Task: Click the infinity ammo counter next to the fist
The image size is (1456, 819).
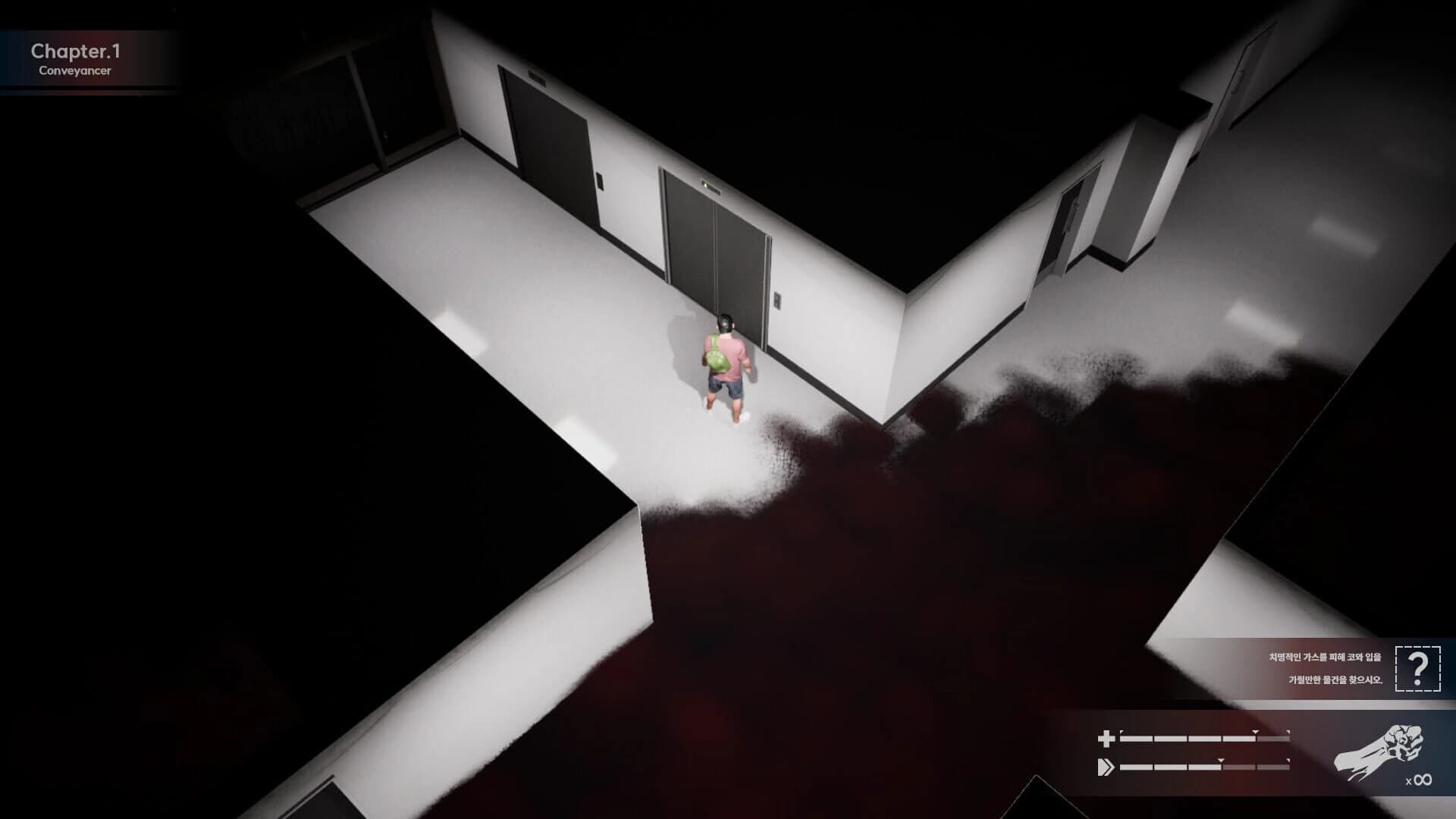Action: click(1419, 780)
